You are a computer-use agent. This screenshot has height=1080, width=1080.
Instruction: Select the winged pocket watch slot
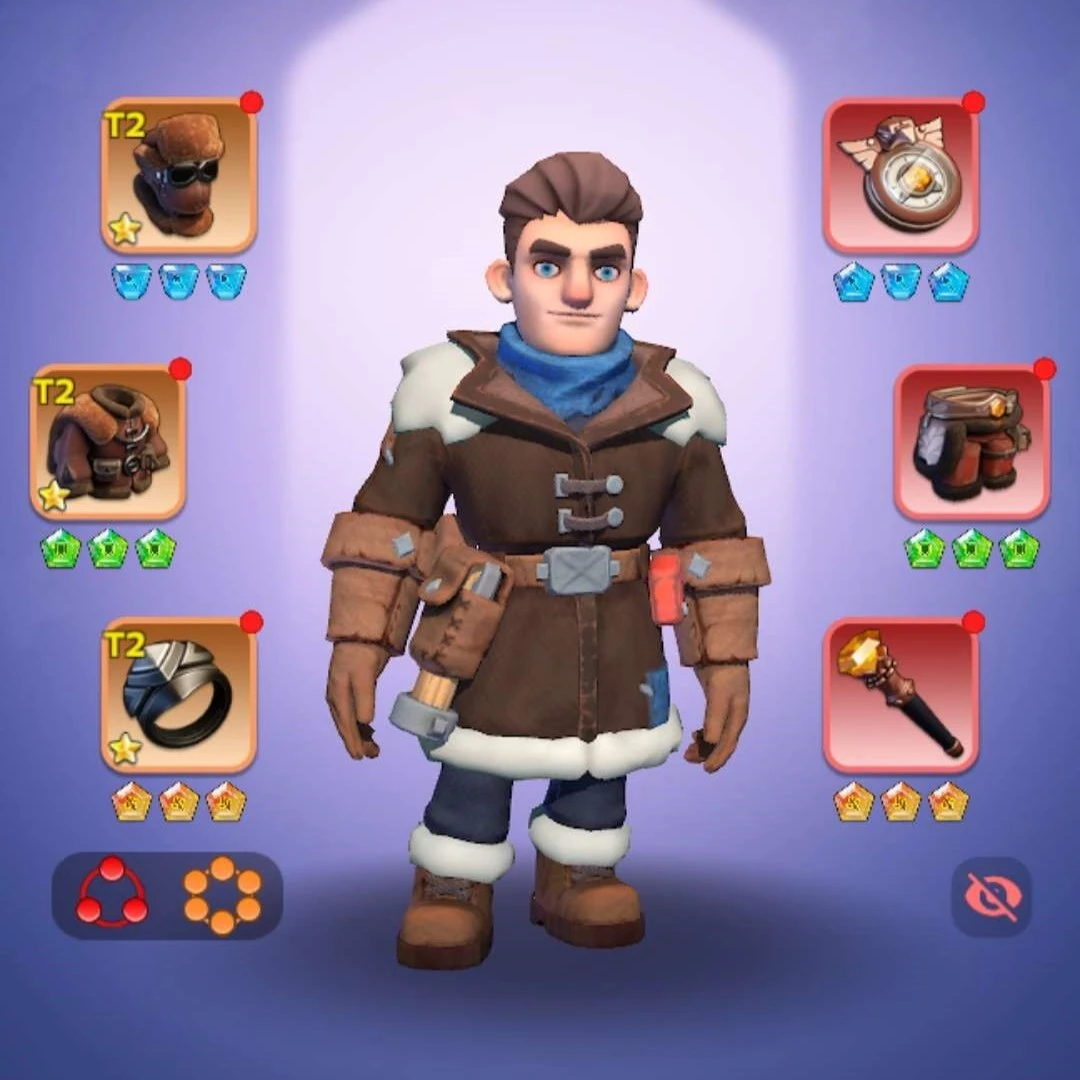(901, 175)
